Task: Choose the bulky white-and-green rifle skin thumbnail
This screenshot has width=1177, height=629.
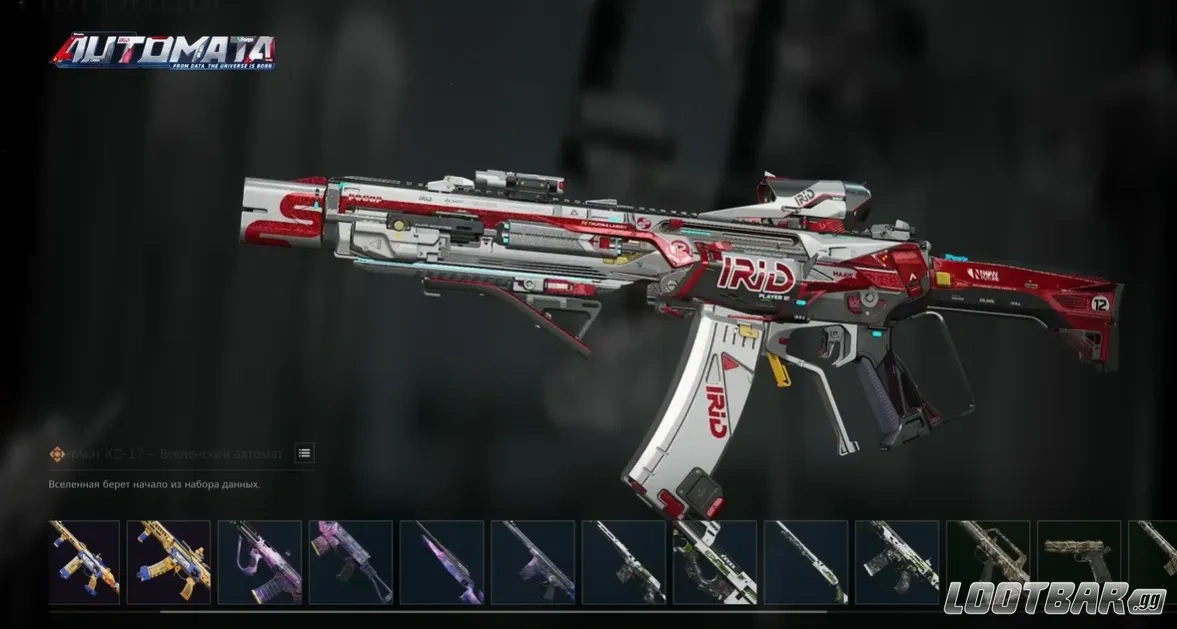Action: tap(714, 562)
